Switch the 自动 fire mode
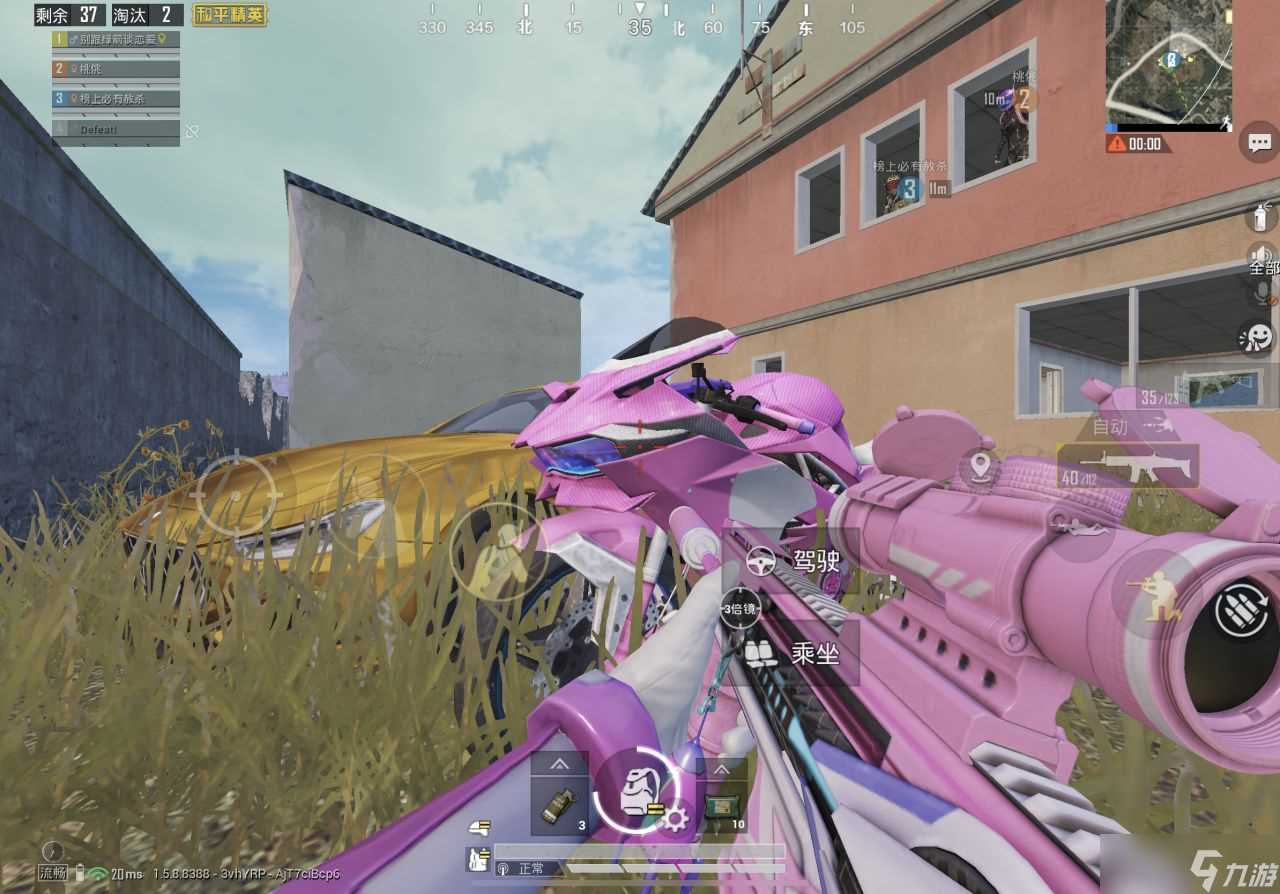 tap(1111, 427)
